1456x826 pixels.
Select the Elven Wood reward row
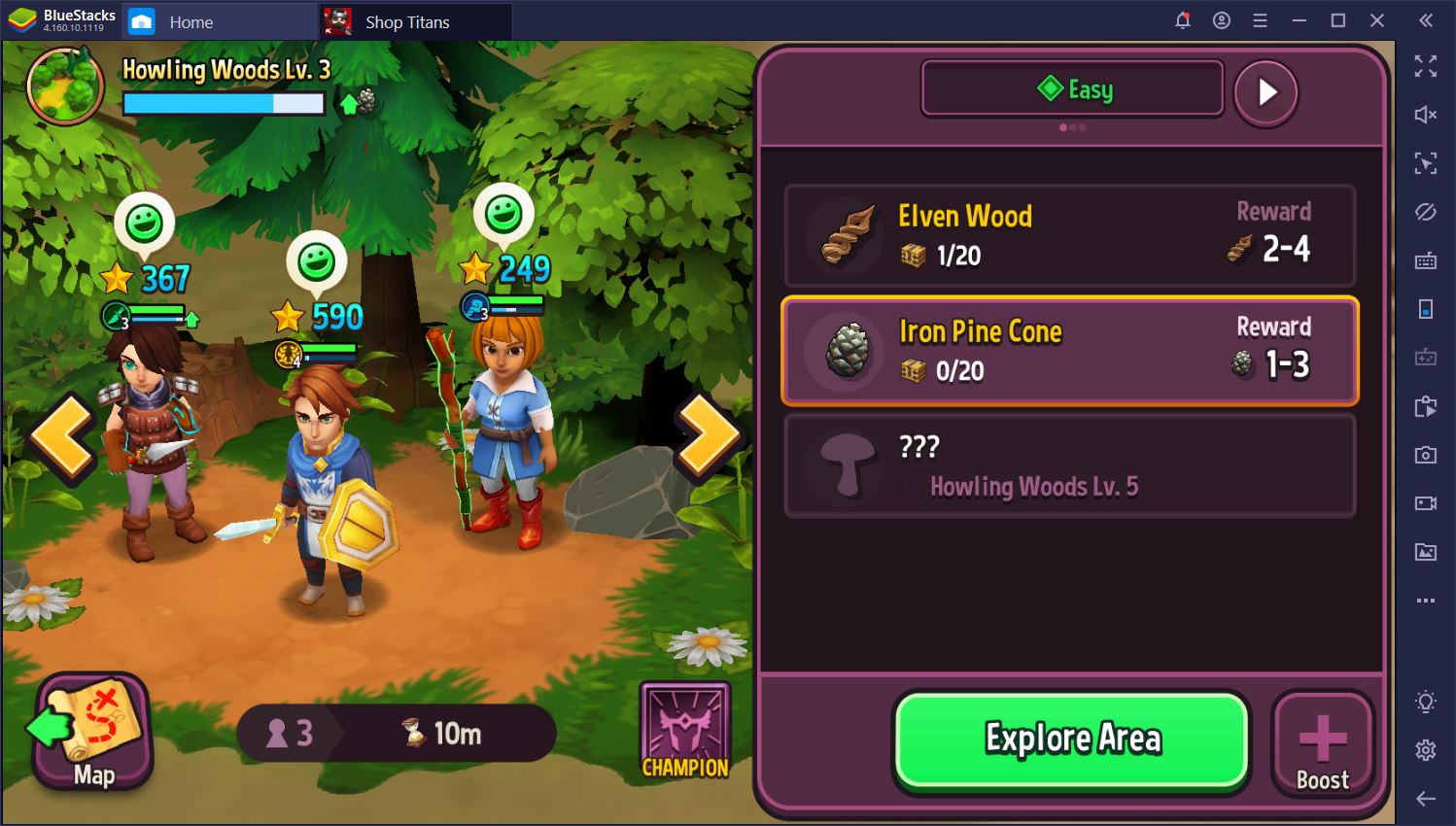pos(1069,235)
